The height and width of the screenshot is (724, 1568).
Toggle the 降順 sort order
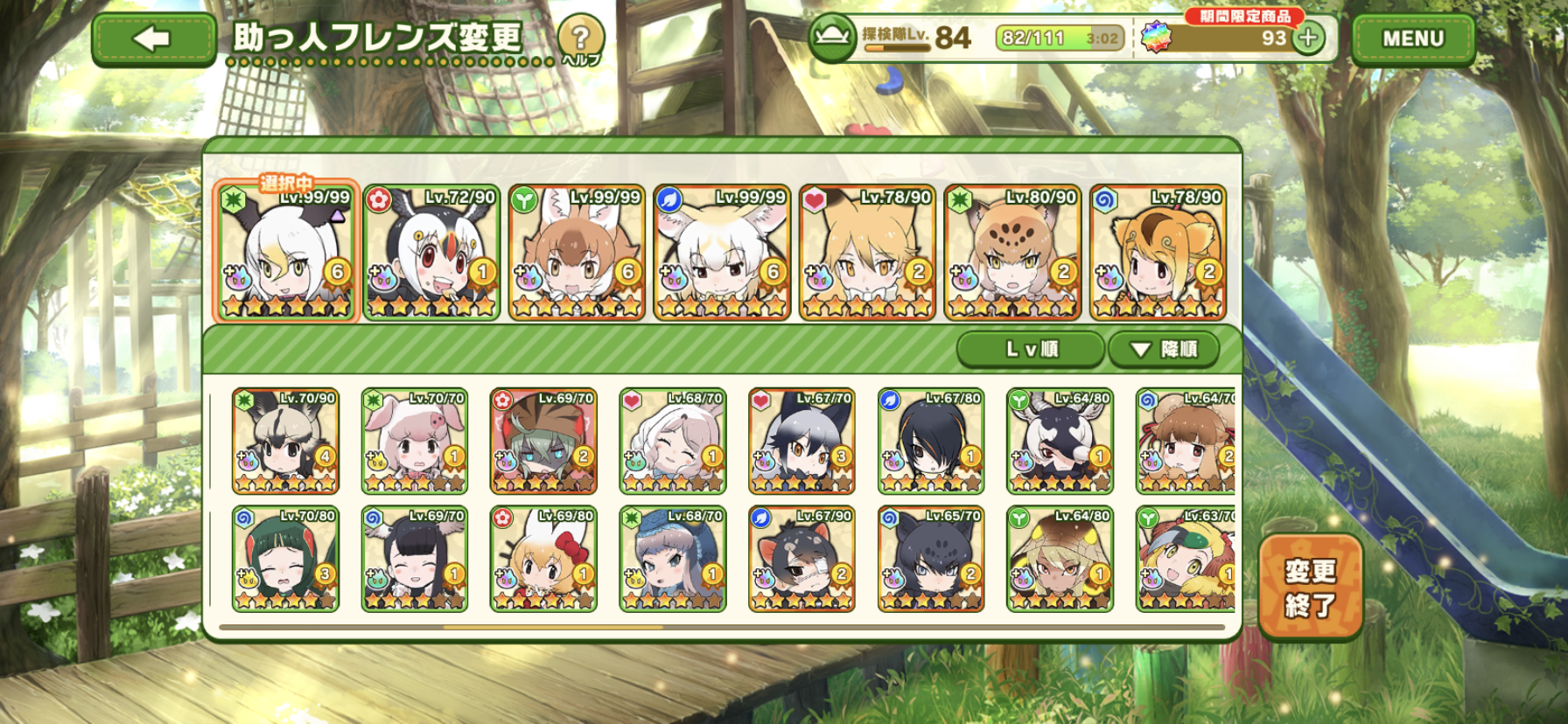pos(1163,350)
